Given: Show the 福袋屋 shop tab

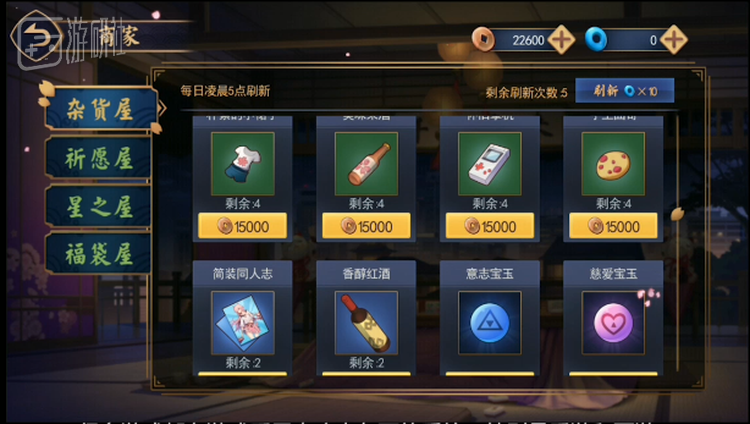Looking at the screenshot, I should 97,251.
